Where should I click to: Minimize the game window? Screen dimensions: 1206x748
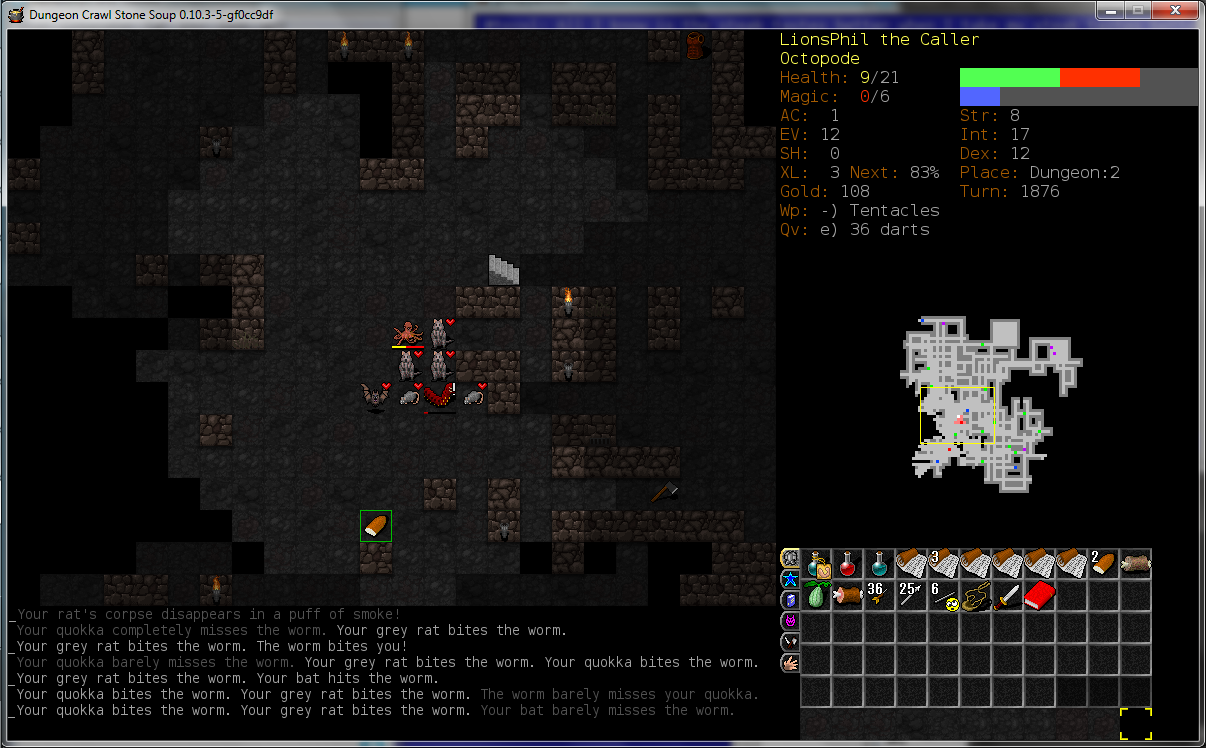click(1112, 11)
